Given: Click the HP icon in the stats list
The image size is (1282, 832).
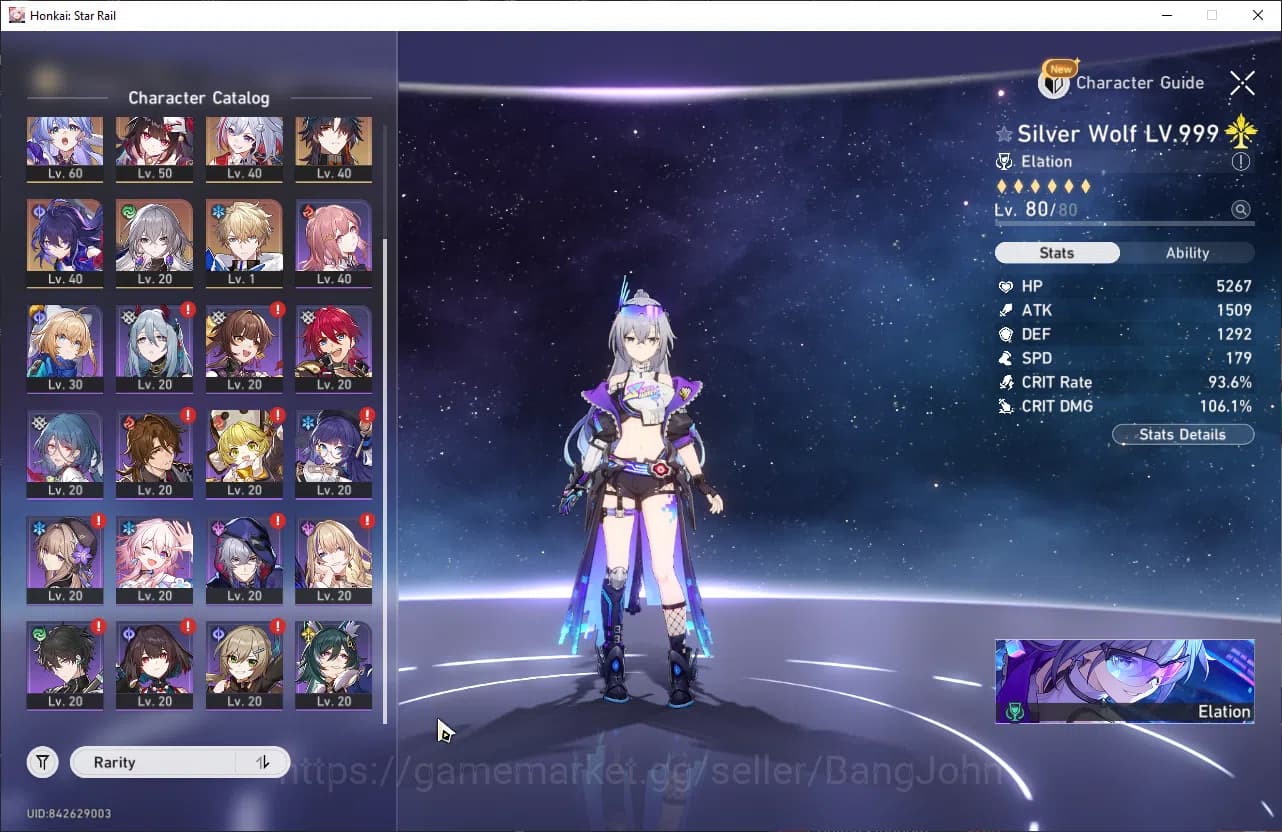Looking at the screenshot, I should (1008, 286).
